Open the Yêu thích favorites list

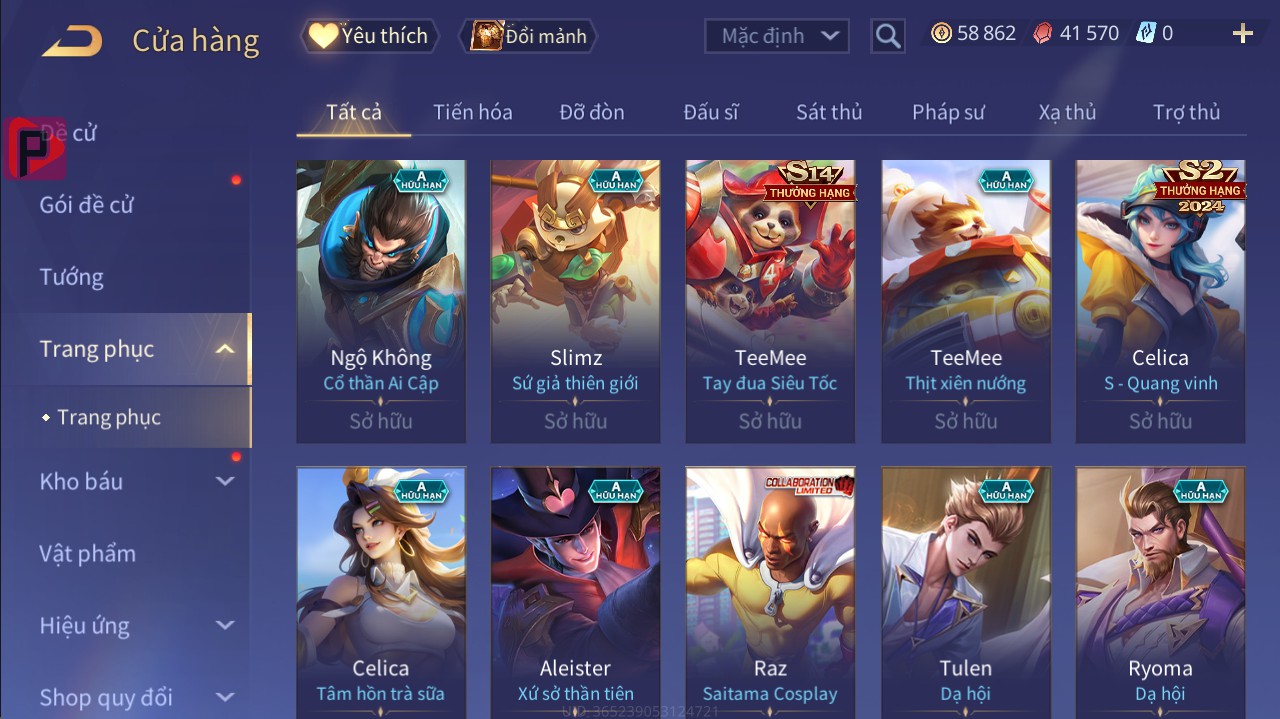(367, 36)
